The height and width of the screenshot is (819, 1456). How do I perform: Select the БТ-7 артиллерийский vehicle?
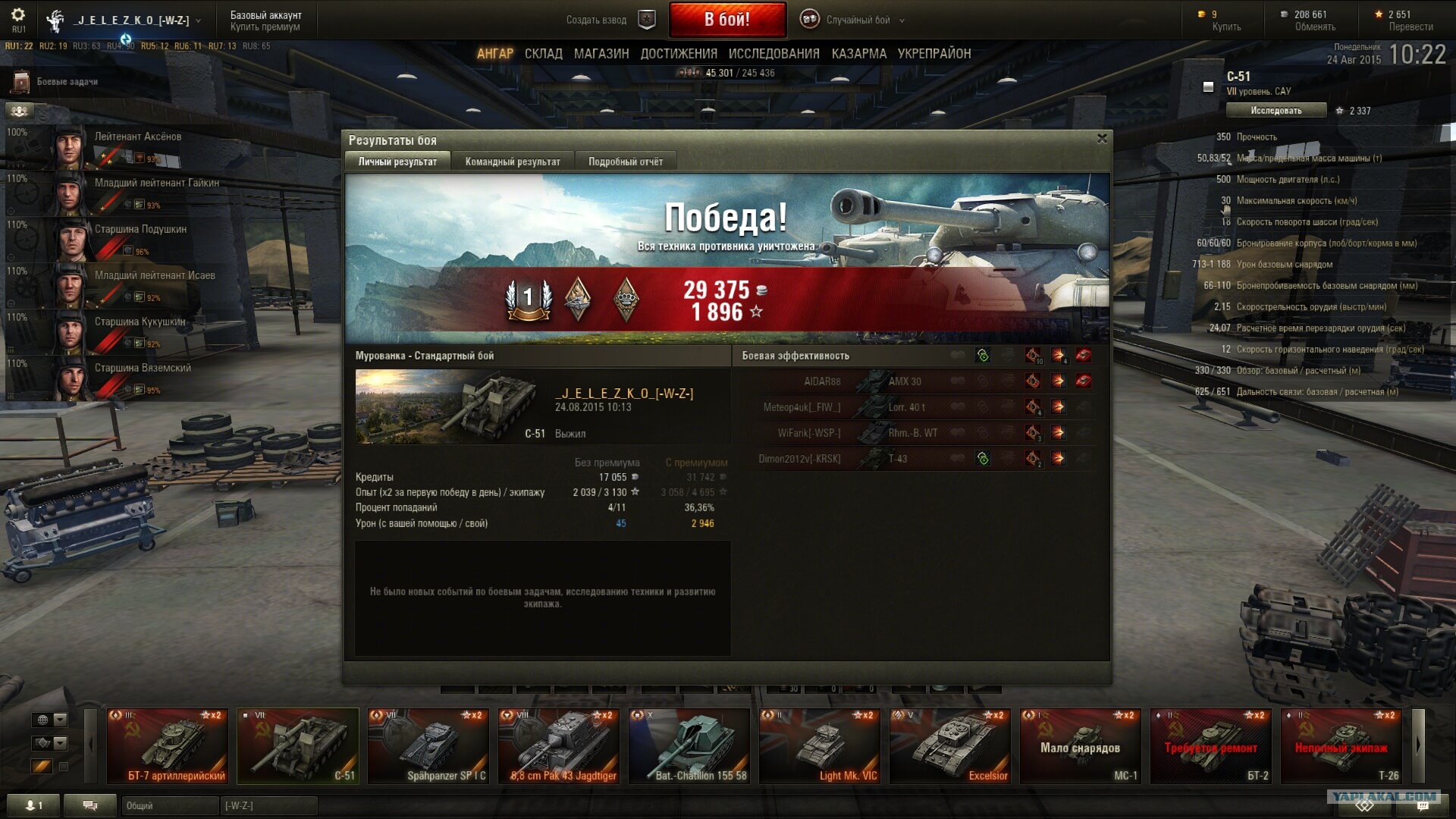[x=168, y=746]
